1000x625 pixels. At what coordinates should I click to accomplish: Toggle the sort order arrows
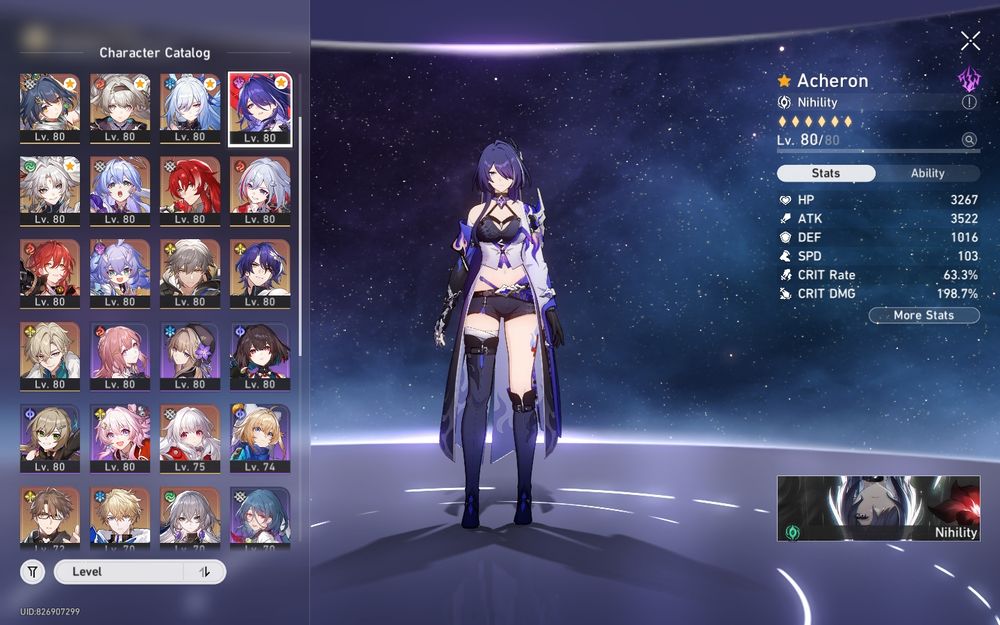coord(205,572)
